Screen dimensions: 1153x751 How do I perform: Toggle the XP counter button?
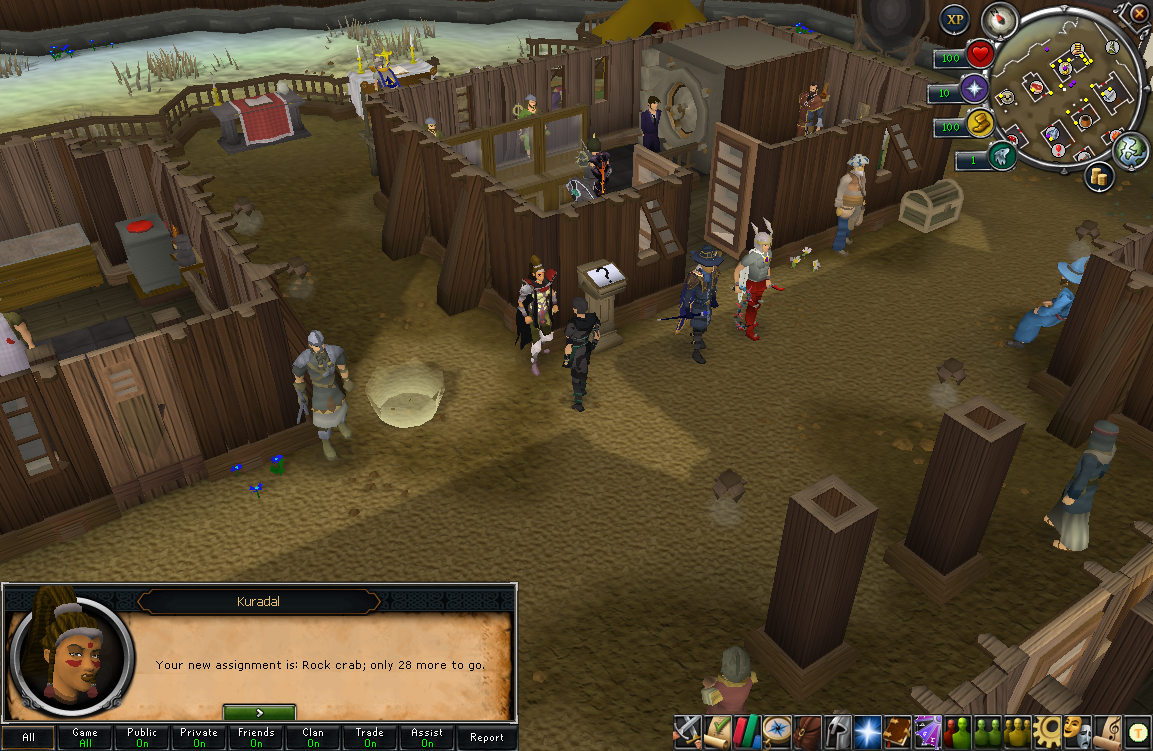(x=956, y=19)
